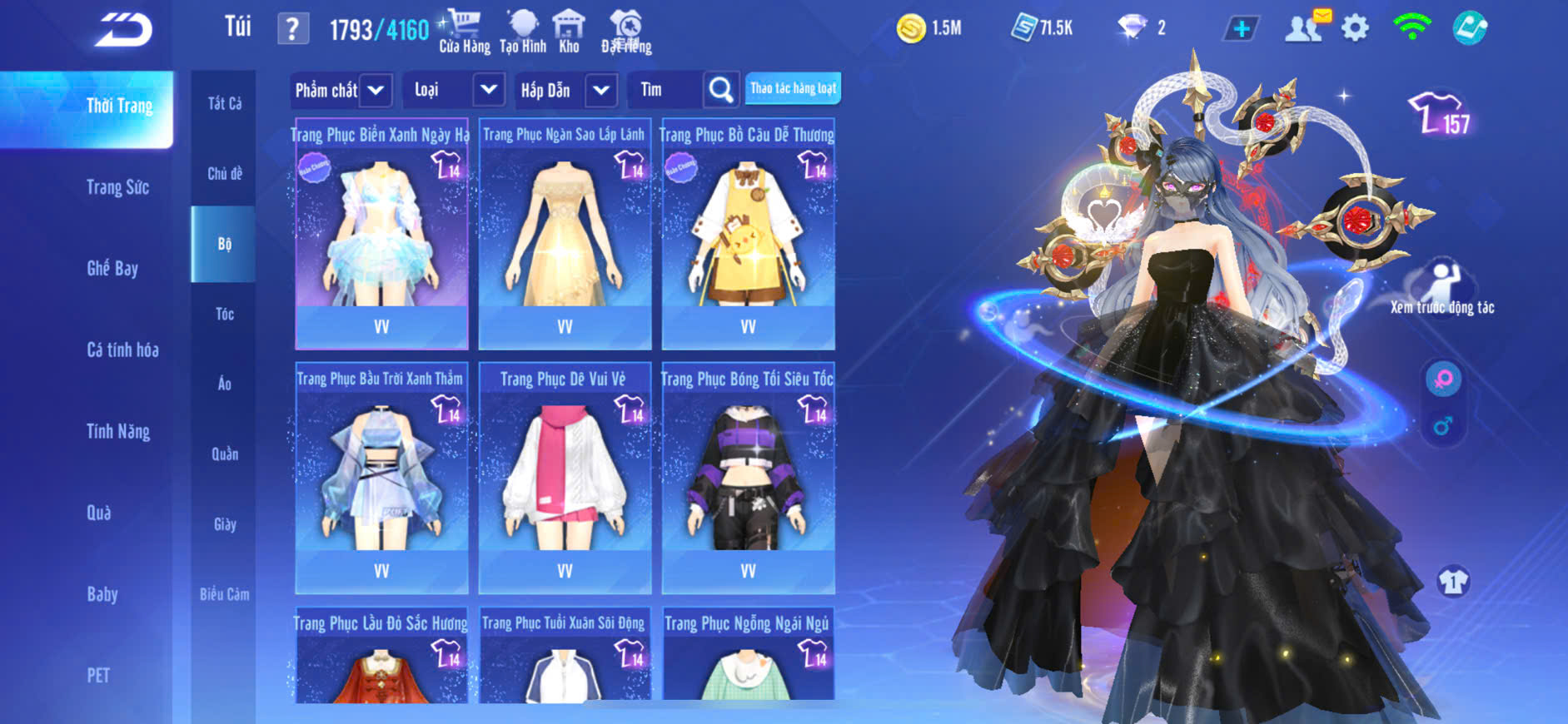Pick the Trang Phục Dê Vui Vẻ outfit
Screen dimensions: 1568x724
click(565, 479)
